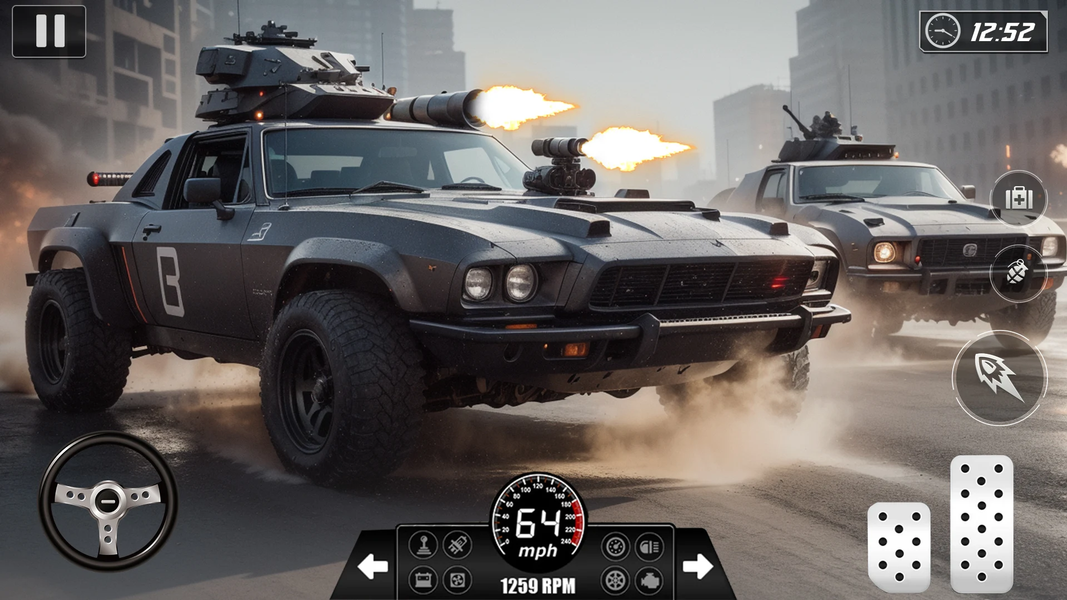Image resolution: width=1067 pixels, height=600 pixels.
Task: Click the right arrow on the dashboard
Action: (x=697, y=567)
